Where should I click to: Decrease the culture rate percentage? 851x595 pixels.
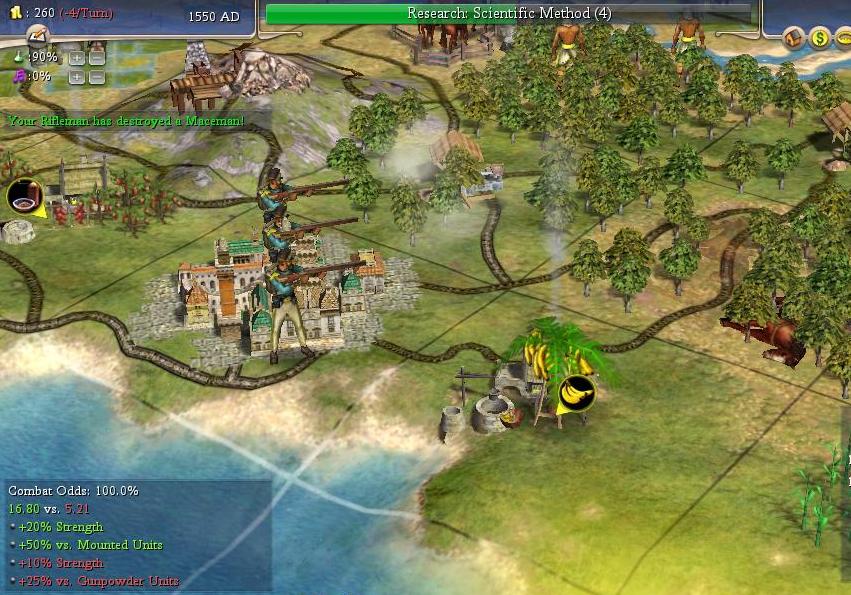click(x=96, y=76)
